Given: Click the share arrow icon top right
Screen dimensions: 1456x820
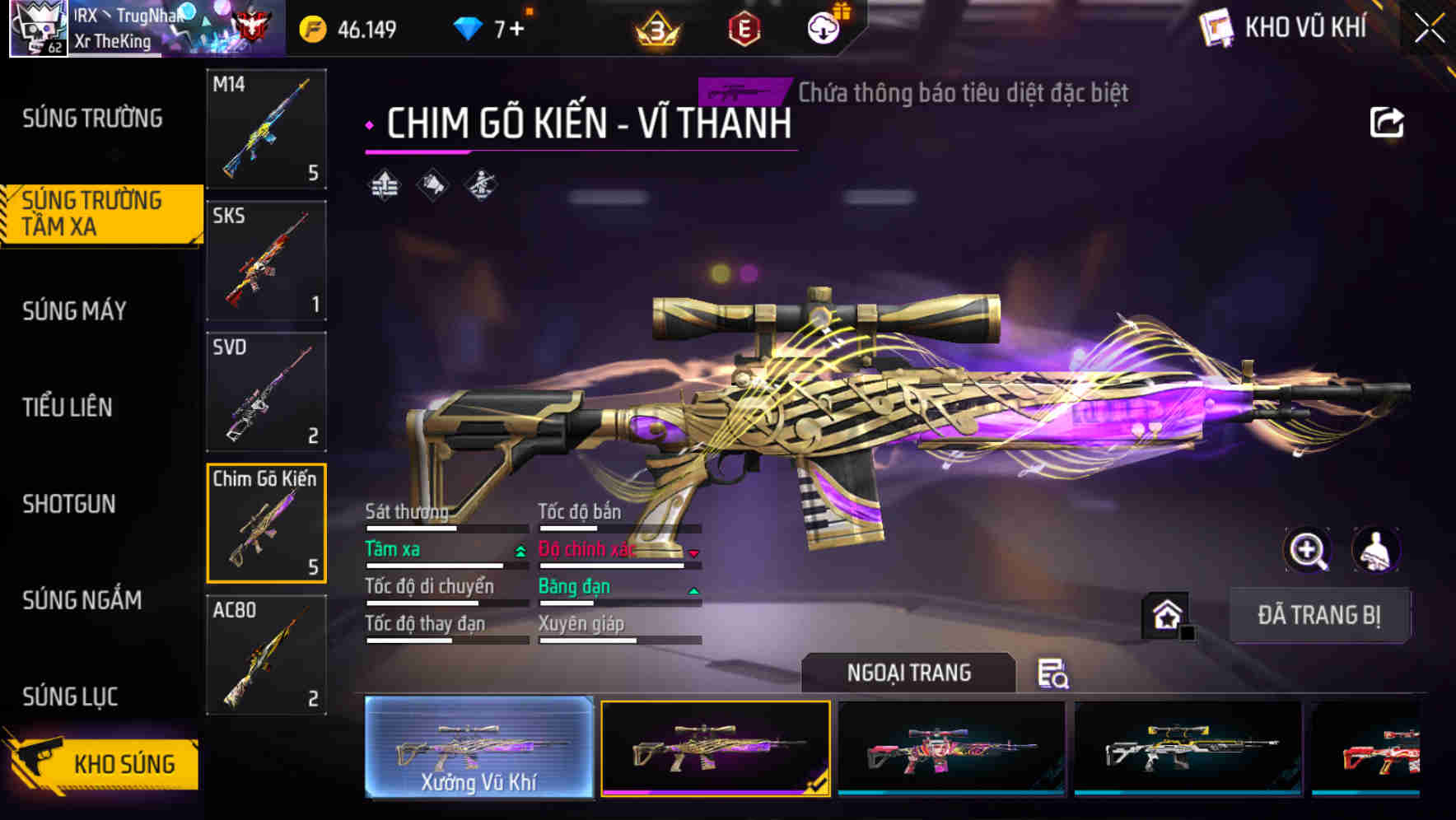Looking at the screenshot, I should click(1387, 122).
